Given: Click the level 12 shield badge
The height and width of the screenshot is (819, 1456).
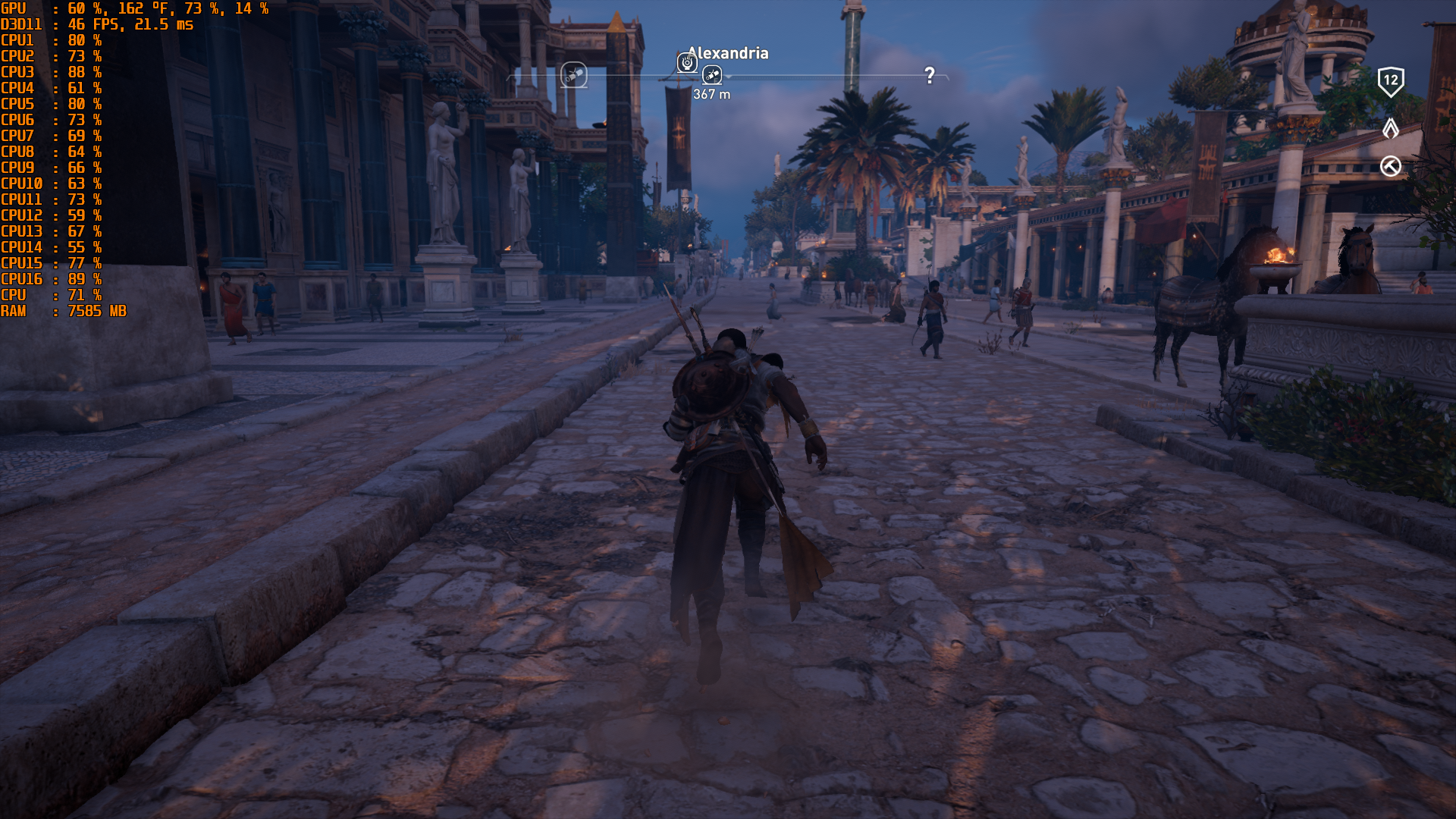Looking at the screenshot, I should coord(1390,81).
